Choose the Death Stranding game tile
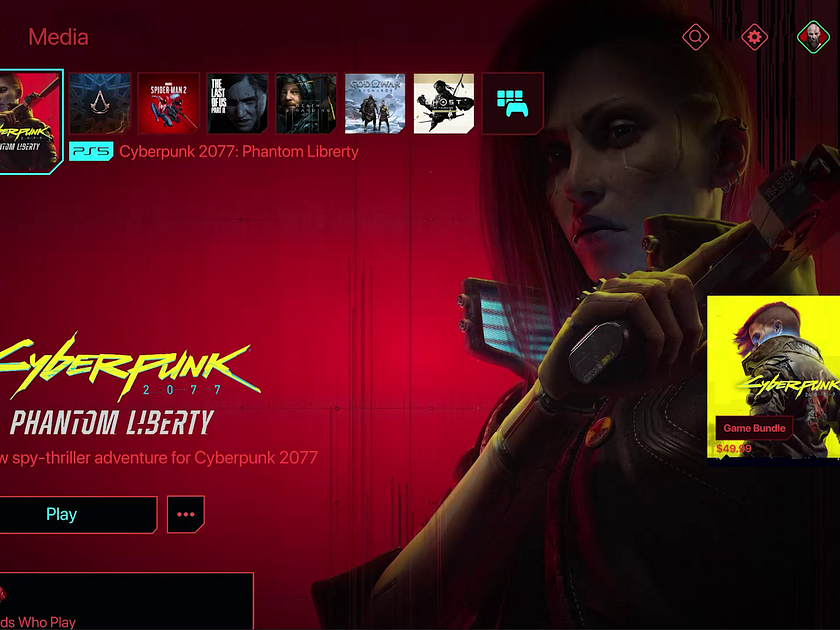Image resolution: width=840 pixels, height=630 pixels. tap(307, 103)
